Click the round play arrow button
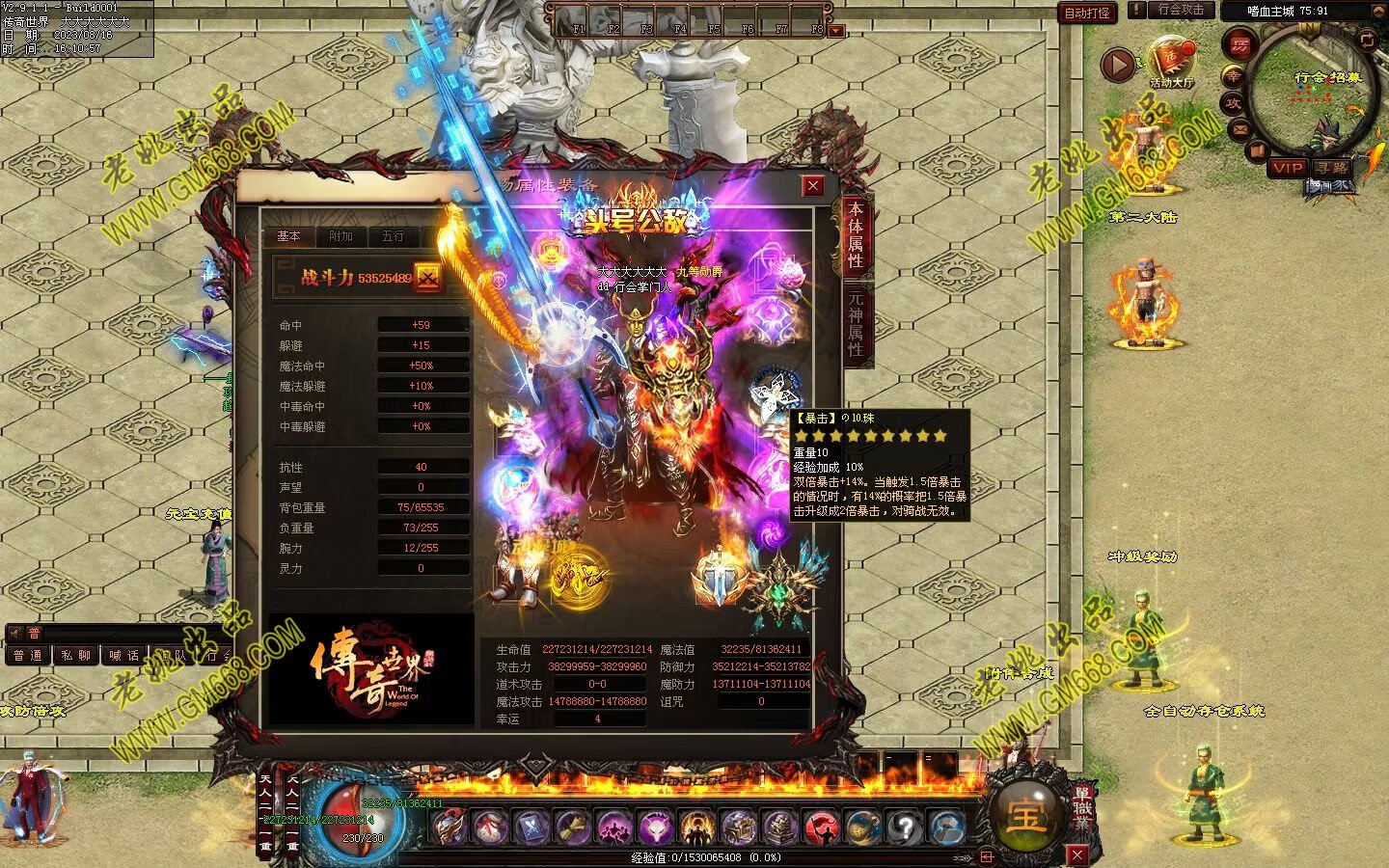This screenshot has width=1389, height=868. pyautogui.click(x=1118, y=65)
